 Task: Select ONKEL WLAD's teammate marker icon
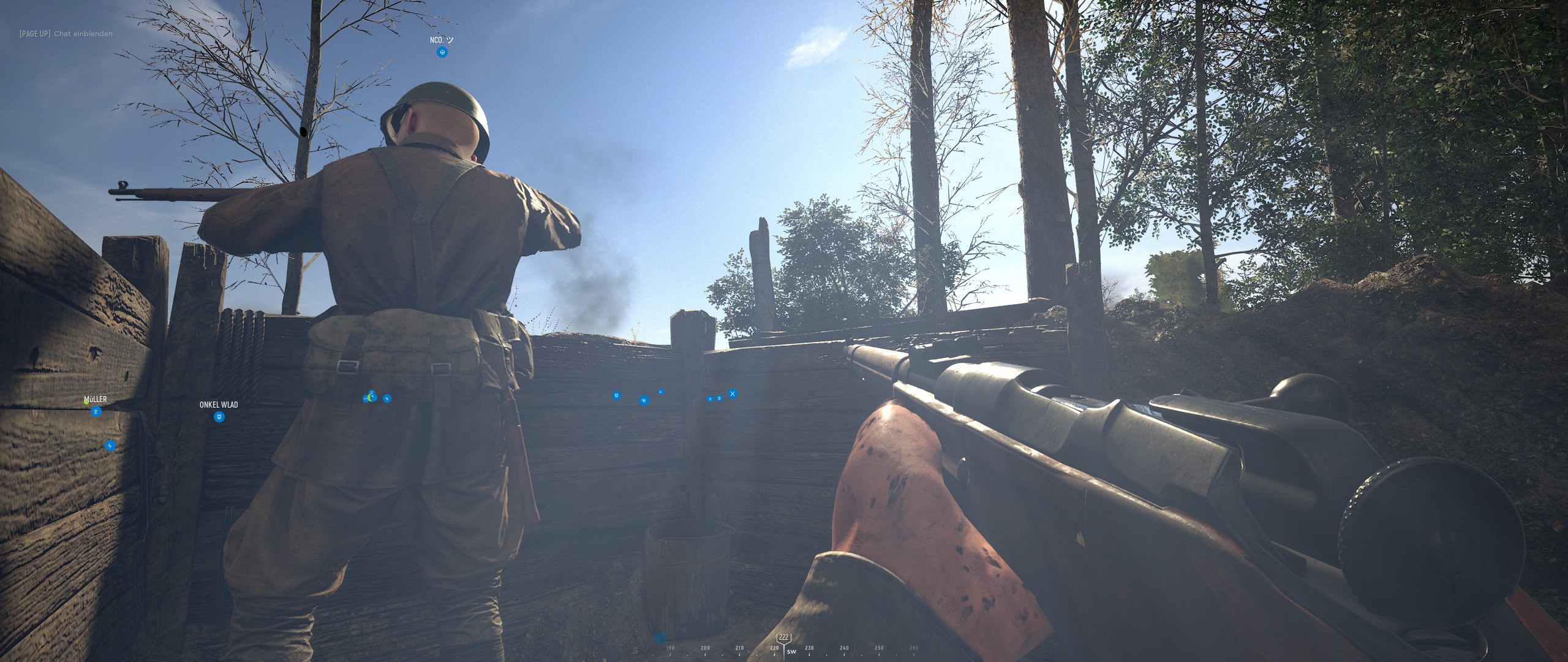coord(219,417)
